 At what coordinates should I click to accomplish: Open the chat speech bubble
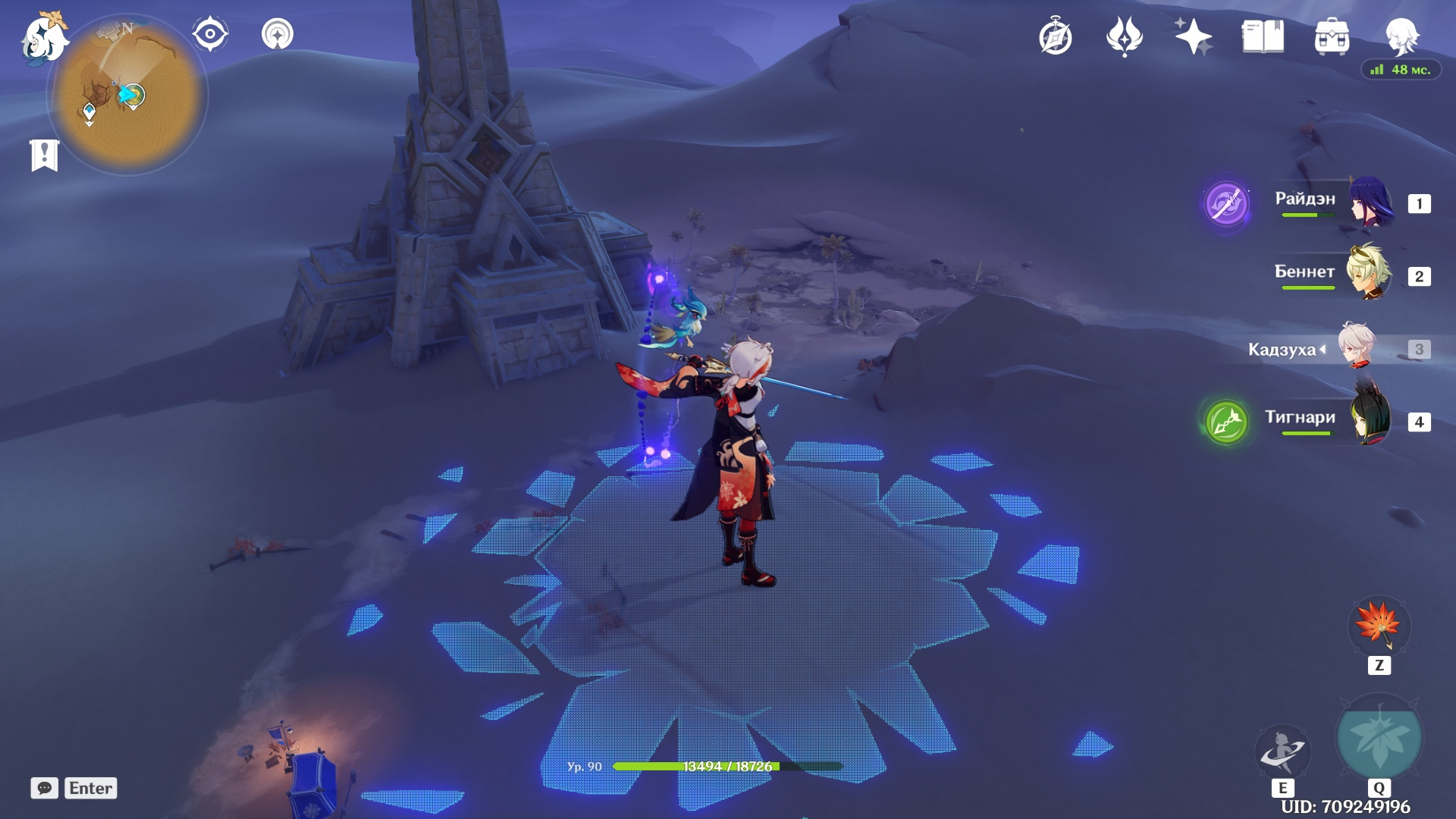click(45, 788)
